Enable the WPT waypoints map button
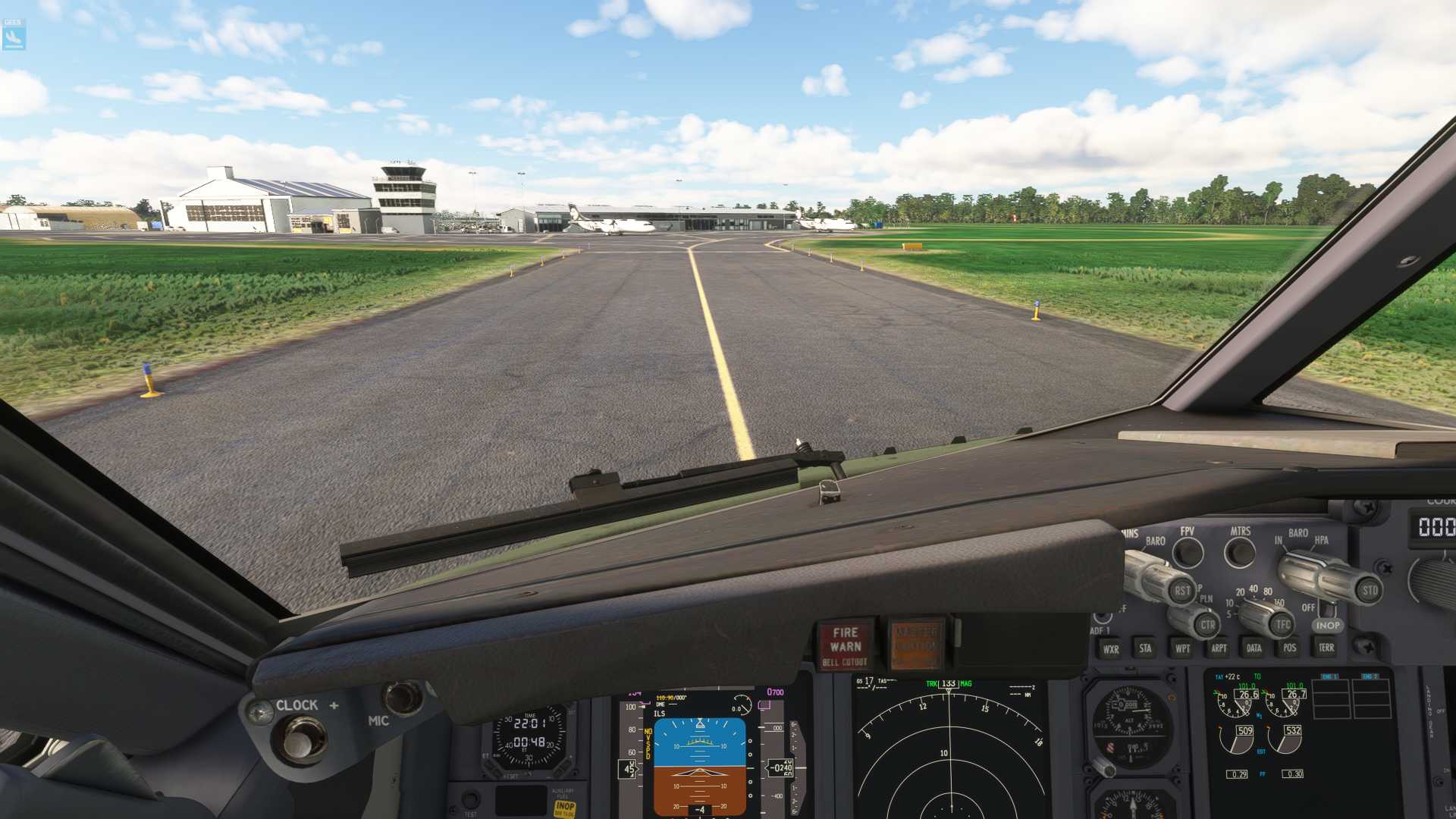Image resolution: width=1456 pixels, height=819 pixels. [x=1182, y=648]
